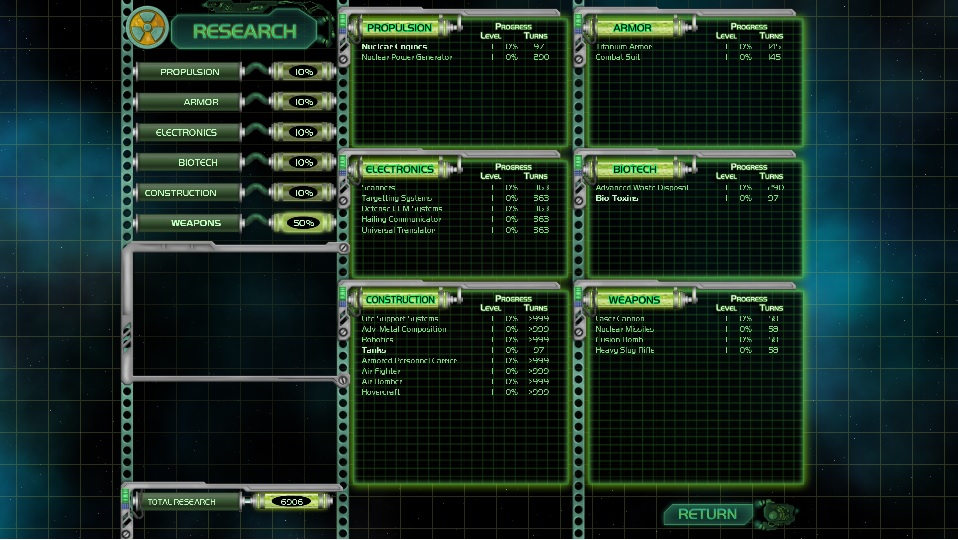Select Nuclear Missiles in Weapons
The height and width of the screenshot is (540, 958).
625,329
